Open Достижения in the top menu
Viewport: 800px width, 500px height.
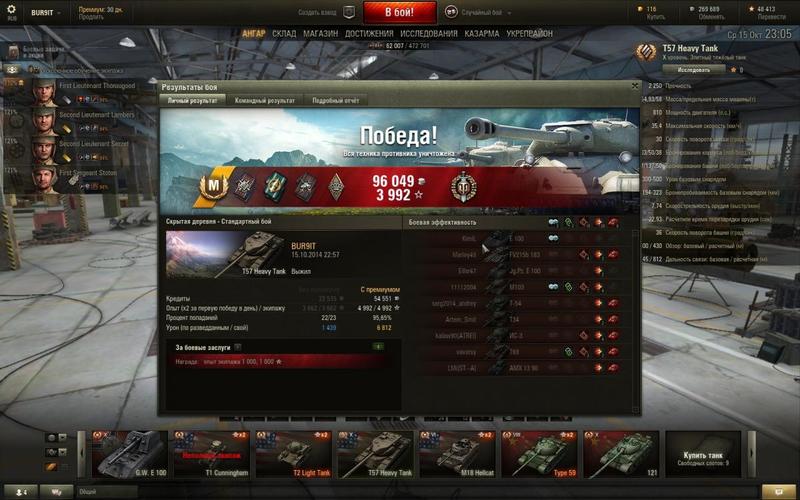tap(369, 33)
